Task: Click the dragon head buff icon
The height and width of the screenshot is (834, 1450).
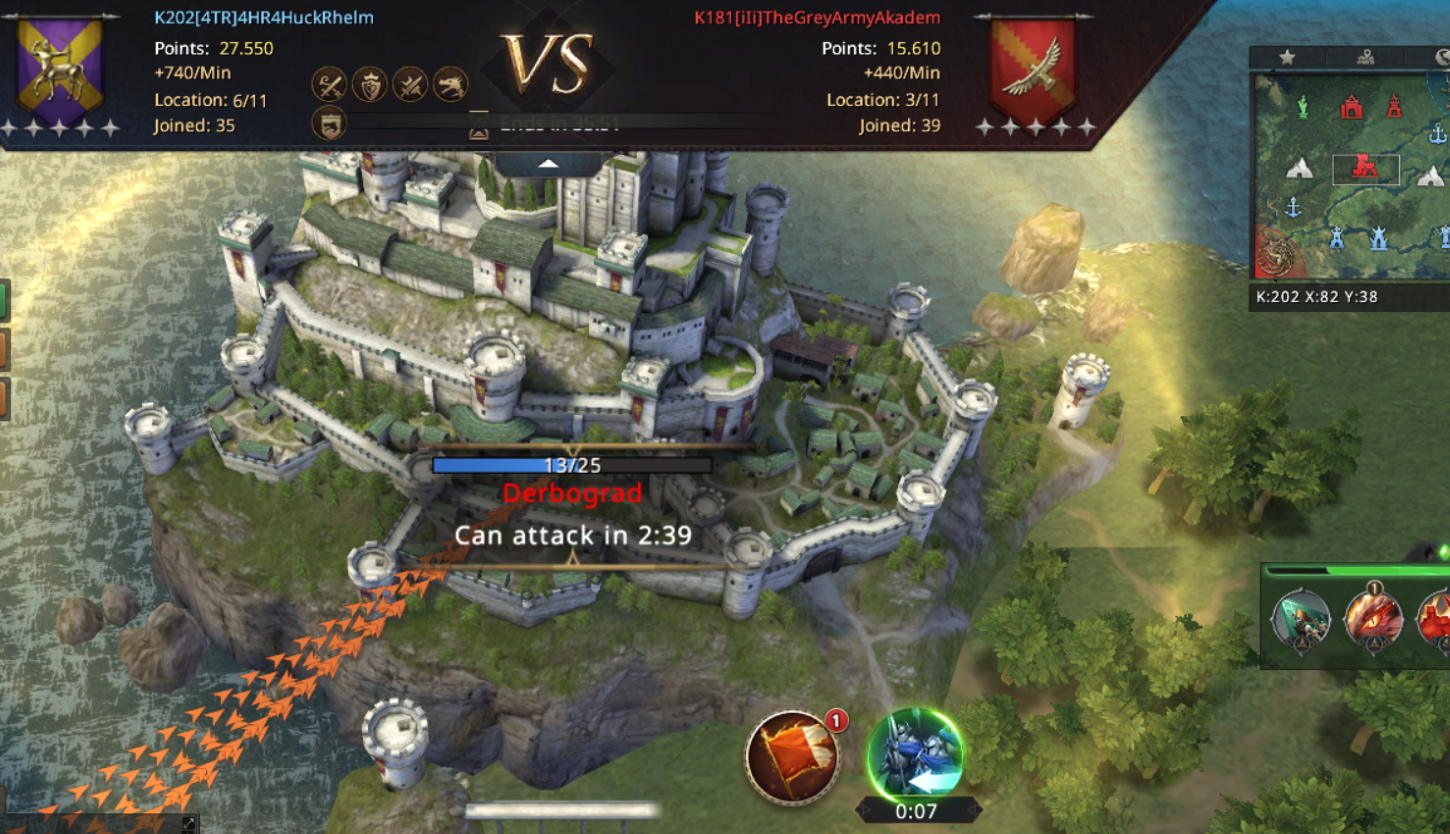Action: pyautogui.click(x=450, y=85)
